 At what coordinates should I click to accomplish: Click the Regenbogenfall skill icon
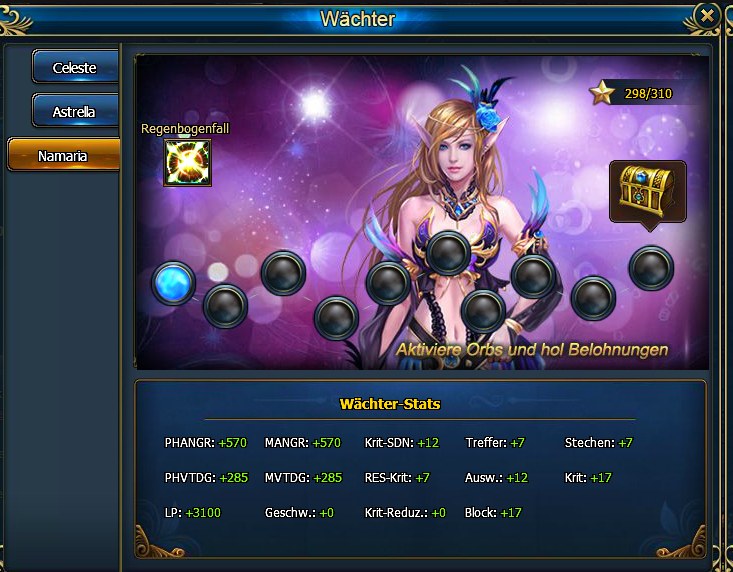click(187, 162)
